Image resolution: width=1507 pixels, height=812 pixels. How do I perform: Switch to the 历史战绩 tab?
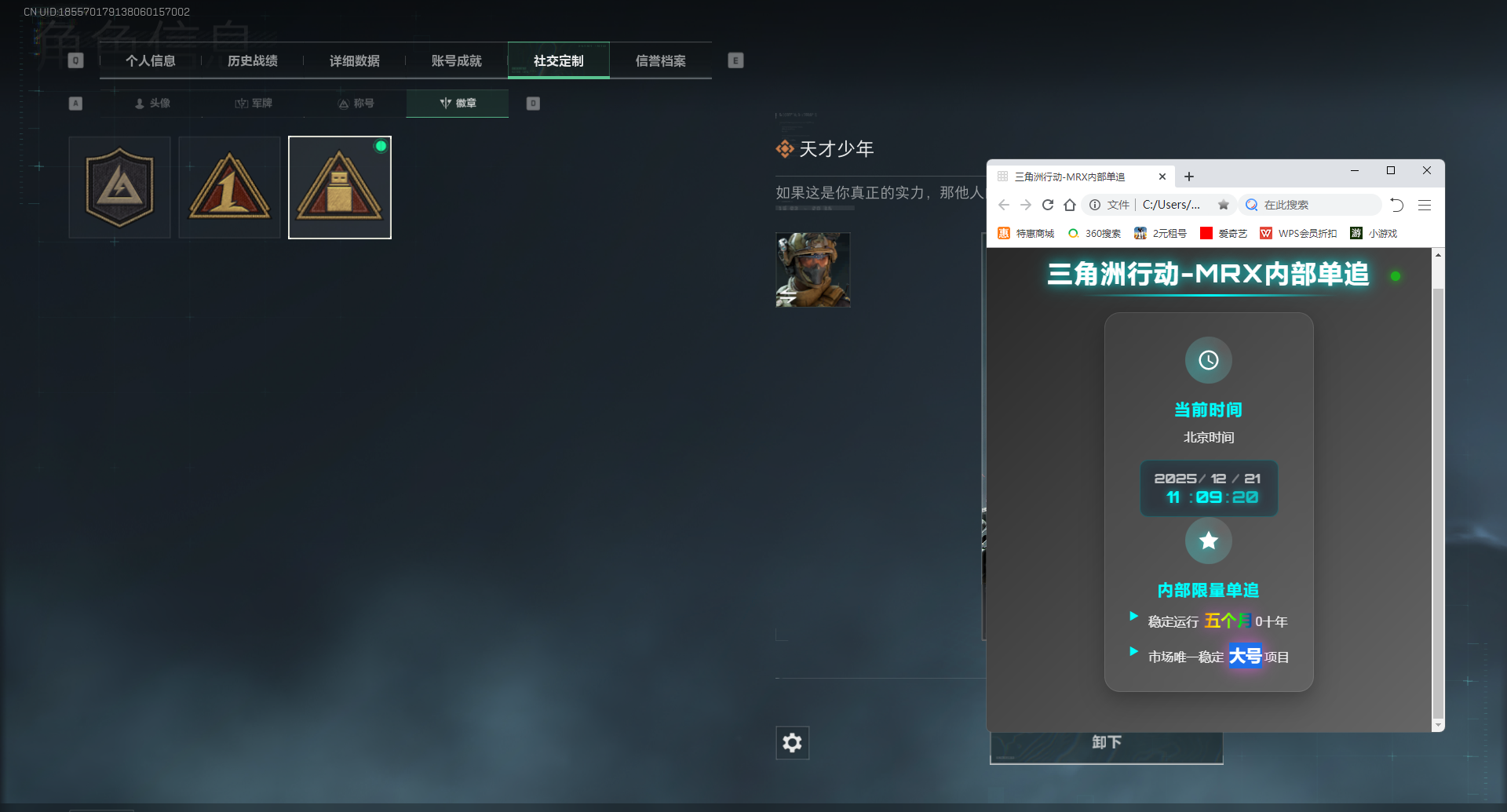252,60
